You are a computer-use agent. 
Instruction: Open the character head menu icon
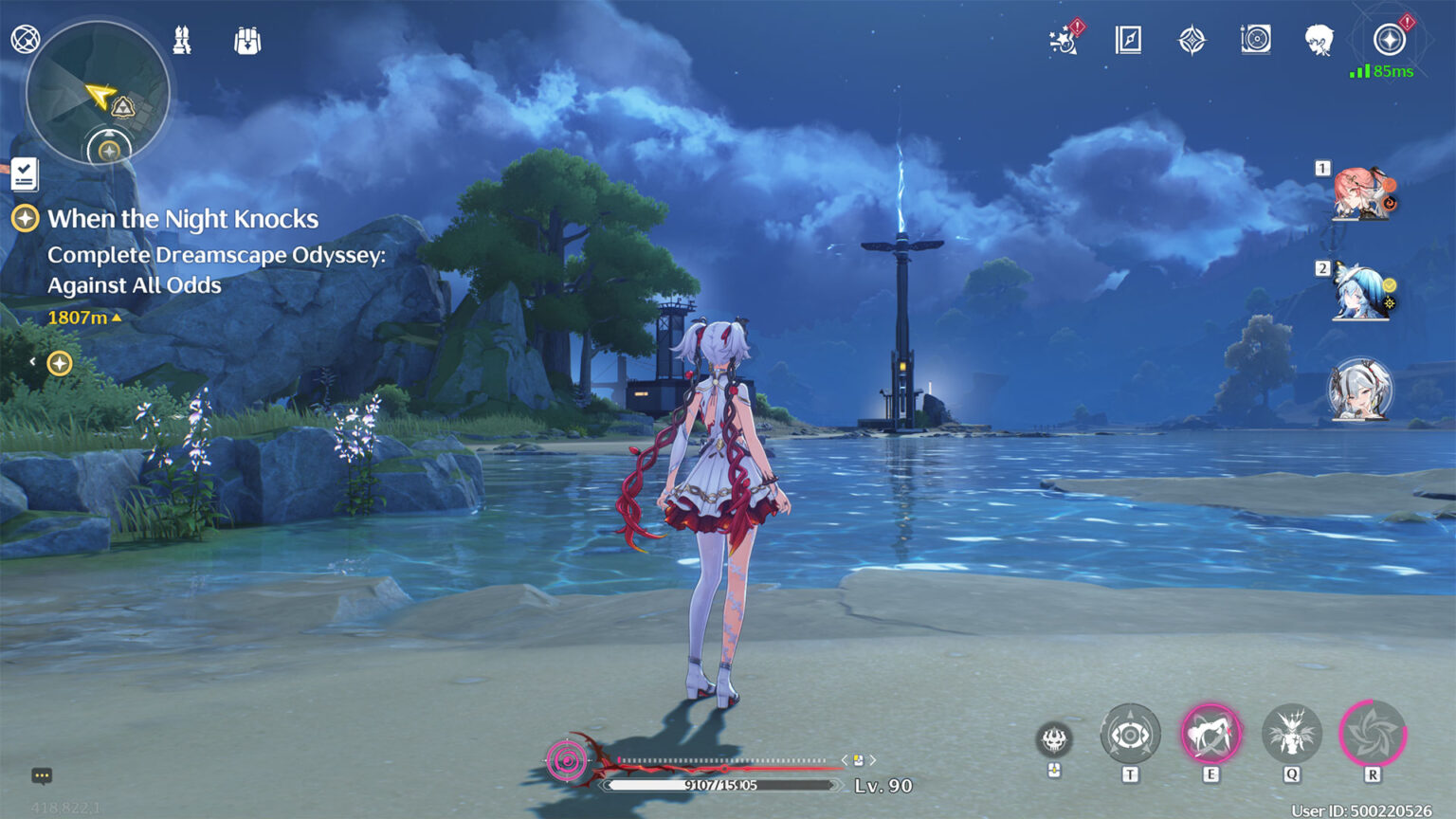coord(1319,40)
